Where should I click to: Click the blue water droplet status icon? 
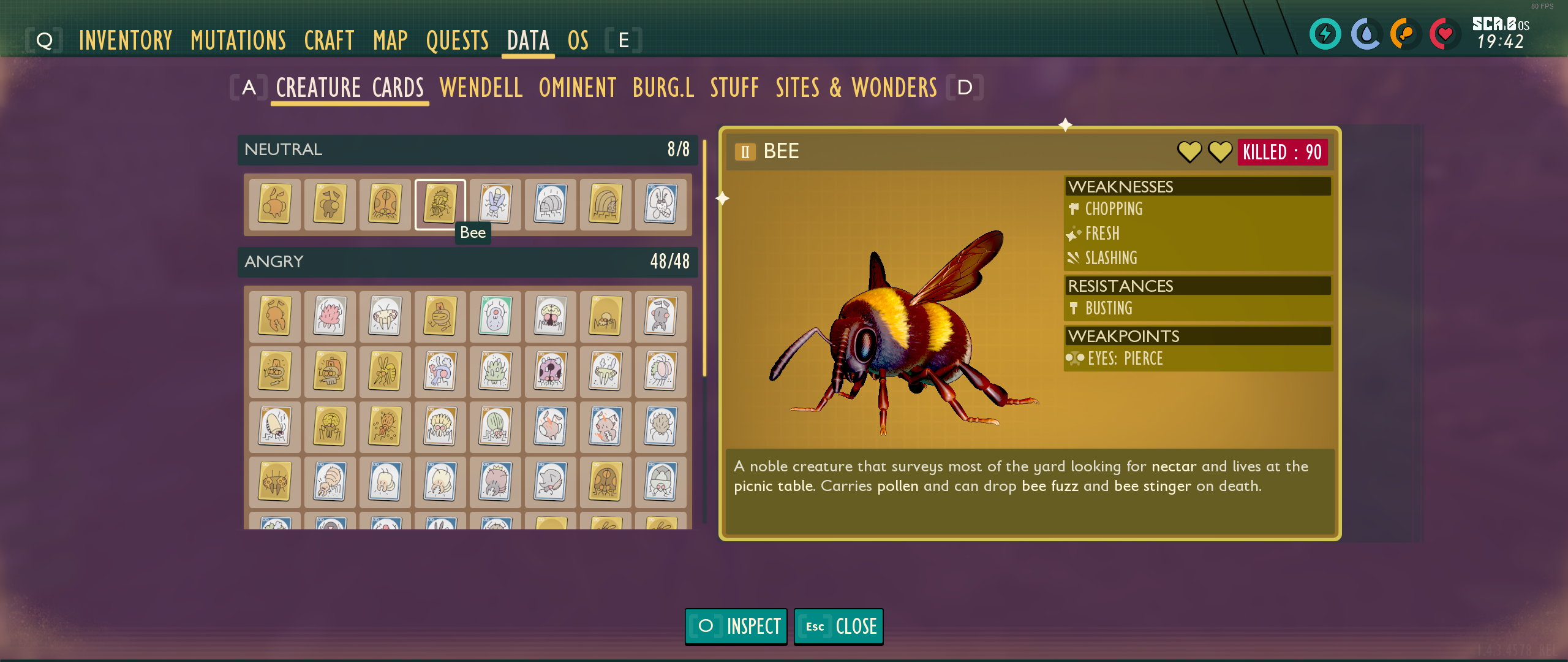(x=1365, y=35)
